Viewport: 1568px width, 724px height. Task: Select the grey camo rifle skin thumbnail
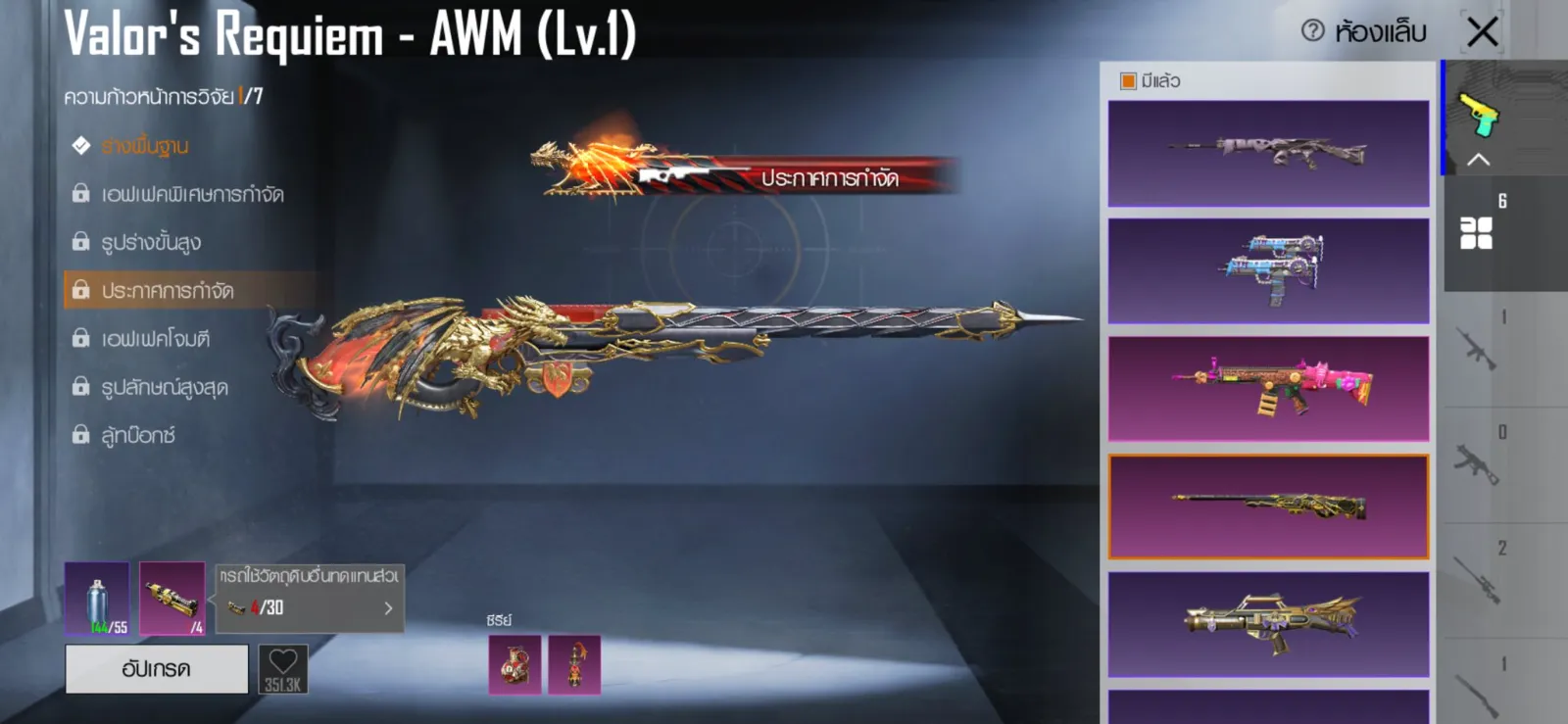[x=1268, y=153]
